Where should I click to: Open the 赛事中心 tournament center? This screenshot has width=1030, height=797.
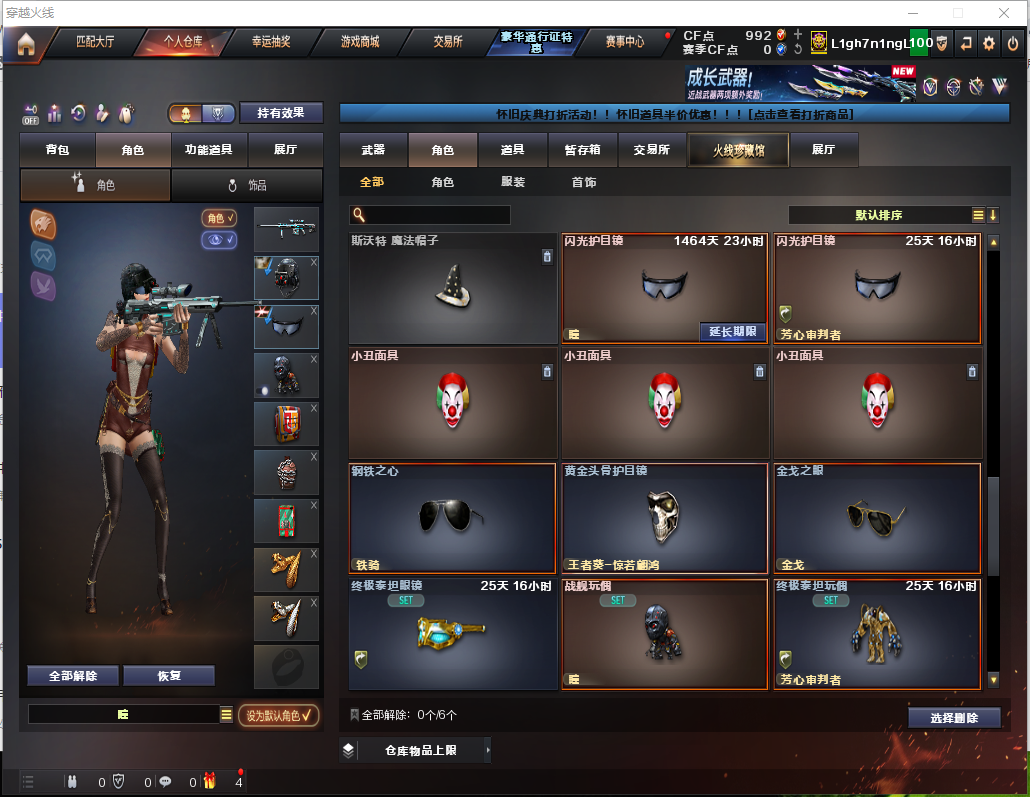click(625, 42)
